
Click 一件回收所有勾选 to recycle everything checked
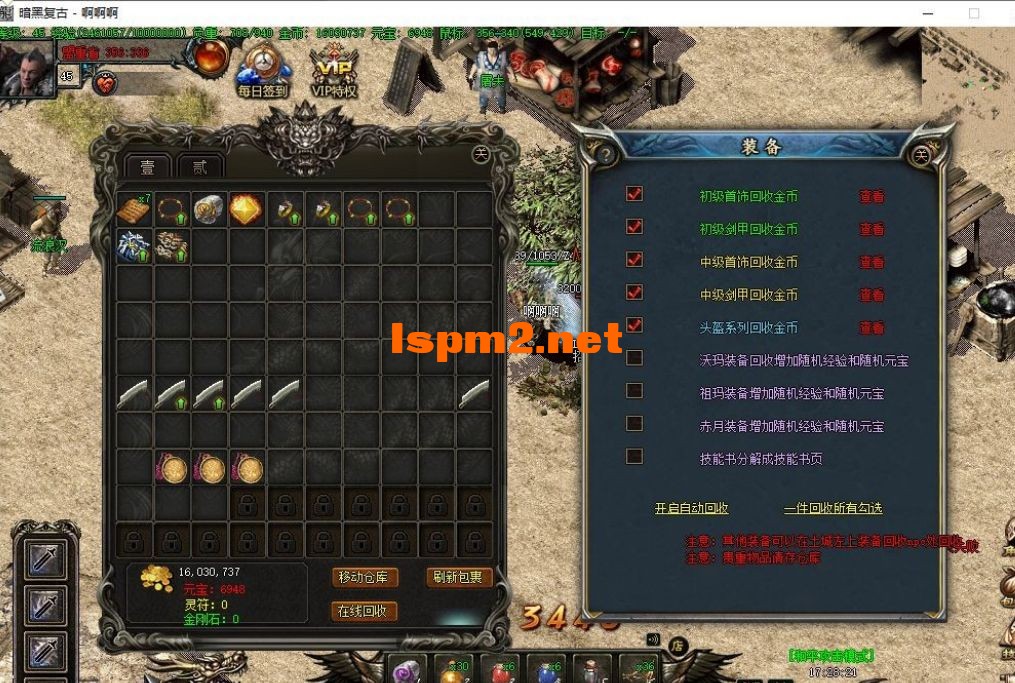tap(833, 508)
